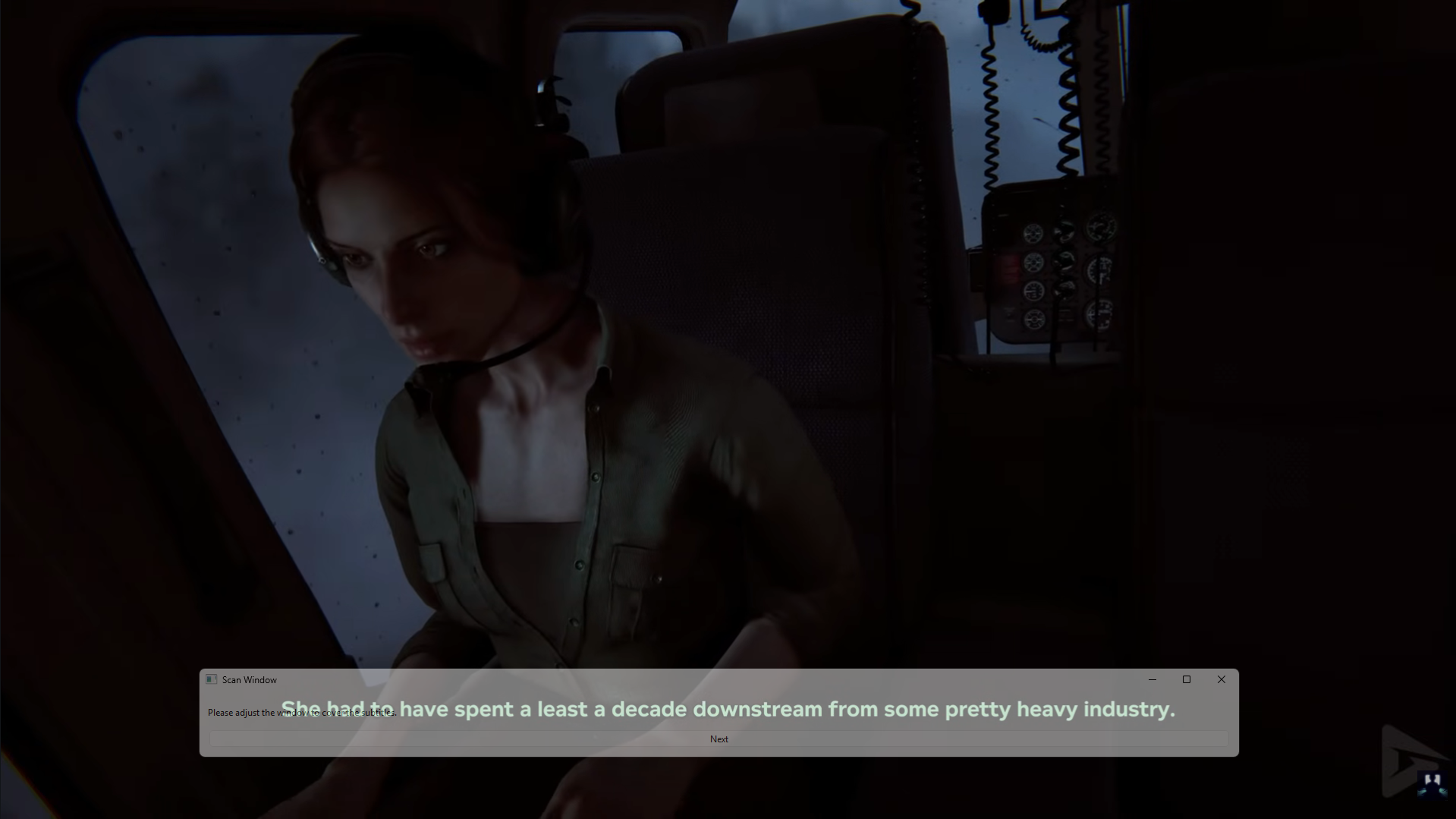Maximize the Scan Window
Image resolution: width=1456 pixels, height=819 pixels.
pyautogui.click(x=1187, y=679)
